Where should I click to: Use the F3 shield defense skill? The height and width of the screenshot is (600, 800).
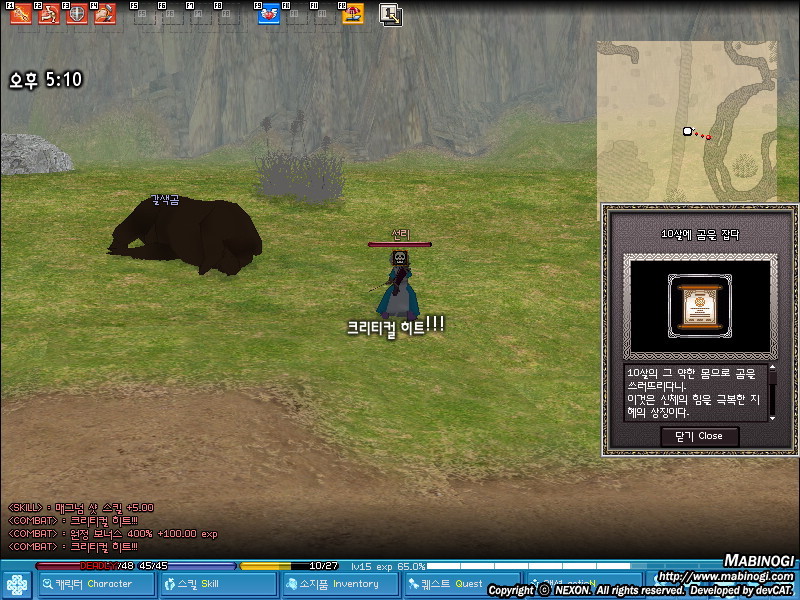click(76, 14)
